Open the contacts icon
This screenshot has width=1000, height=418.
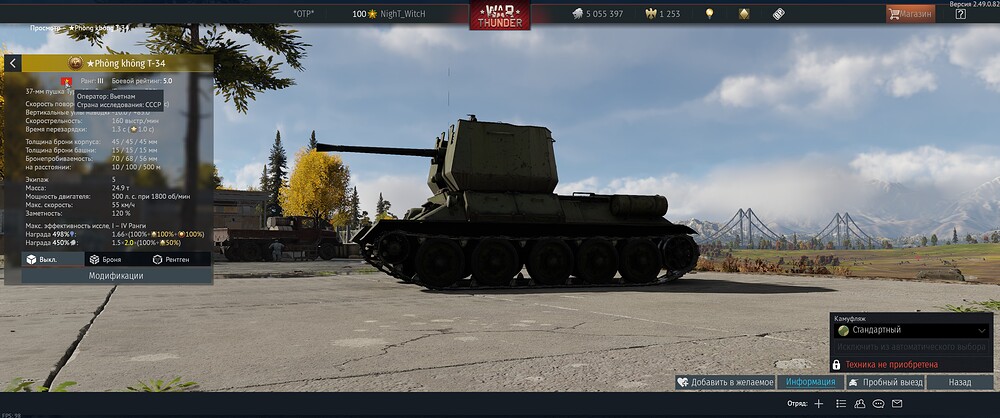click(x=860, y=404)
